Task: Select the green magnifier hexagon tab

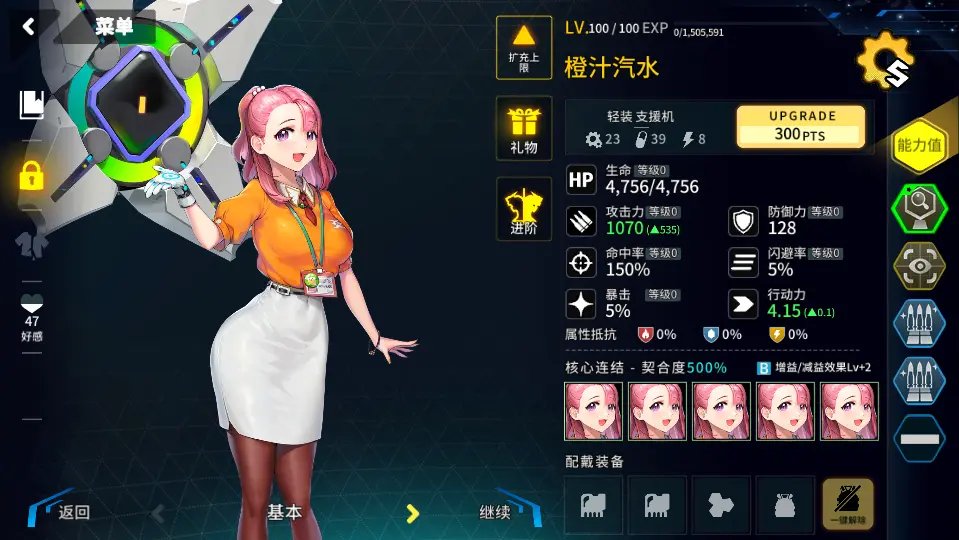Action: point(919,208)
